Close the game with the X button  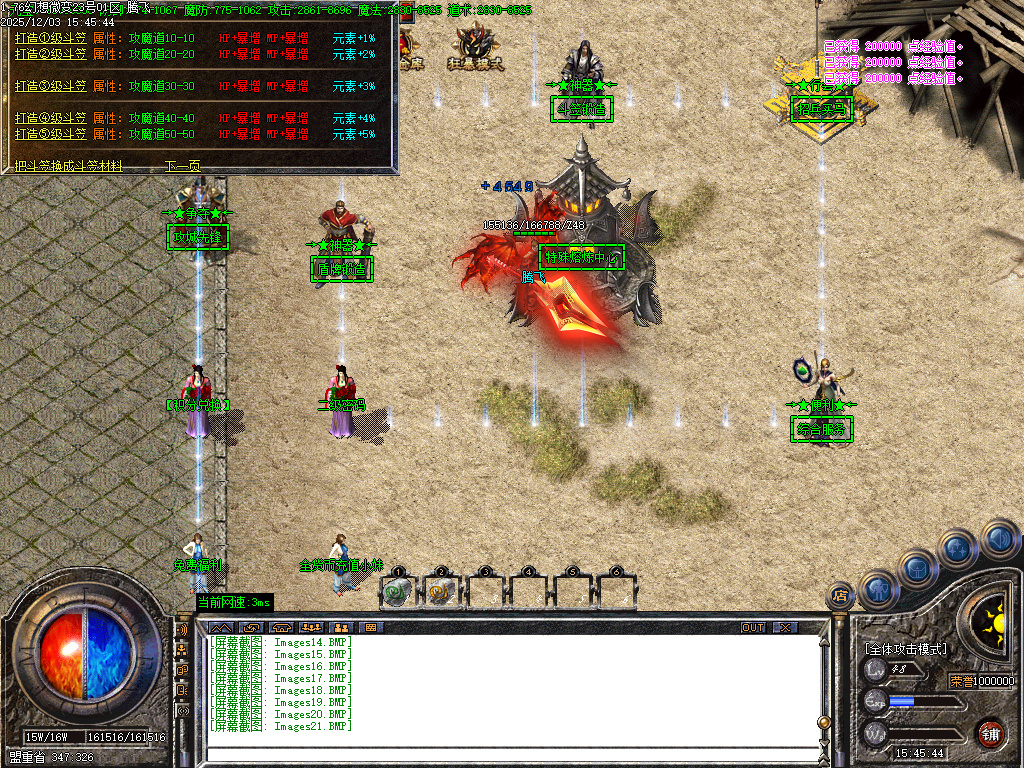click(785, 627)
